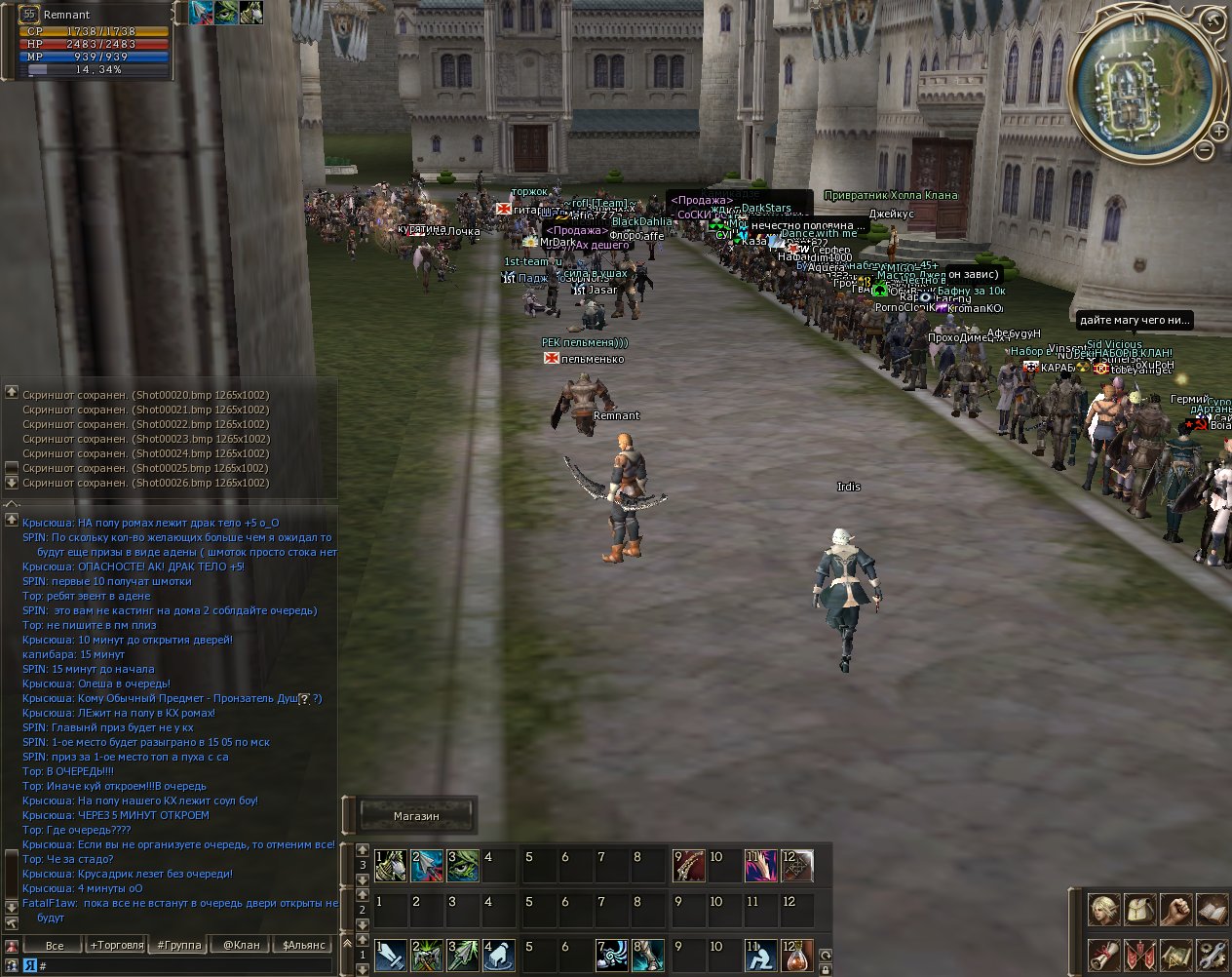Open the character status elf portrait icon
This screenshot has height=977, width=1232.
[1104, 910]
